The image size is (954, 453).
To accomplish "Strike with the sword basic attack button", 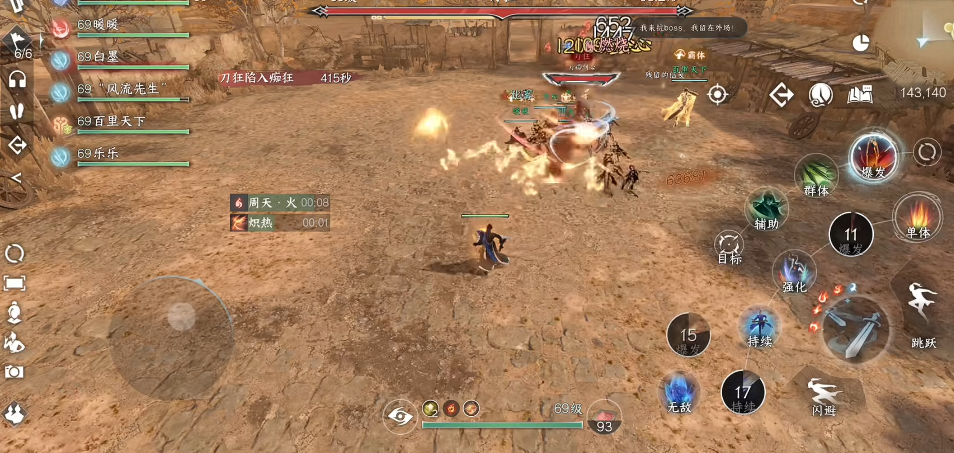I will pyautogui.click(x=855, y=329).
